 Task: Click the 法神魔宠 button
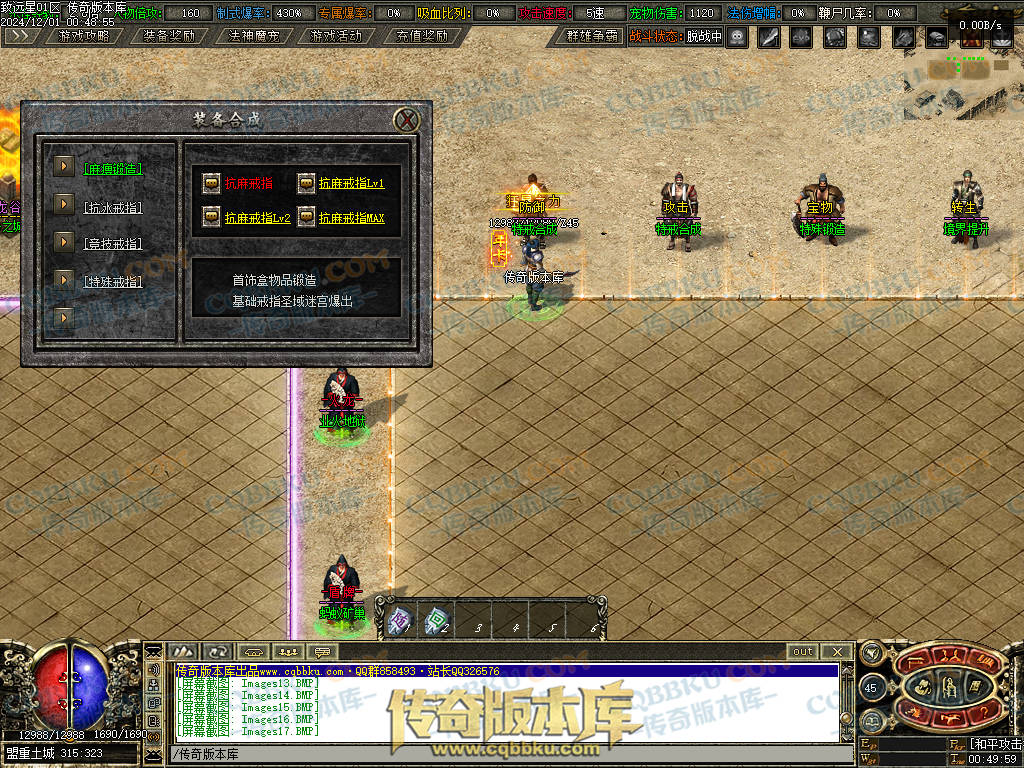(254, 36)
